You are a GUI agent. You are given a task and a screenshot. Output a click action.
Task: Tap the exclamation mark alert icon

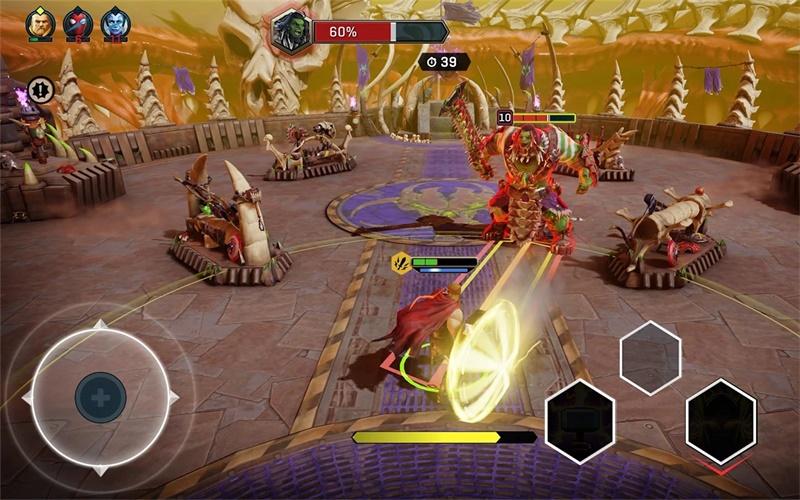tap(40, 88)
